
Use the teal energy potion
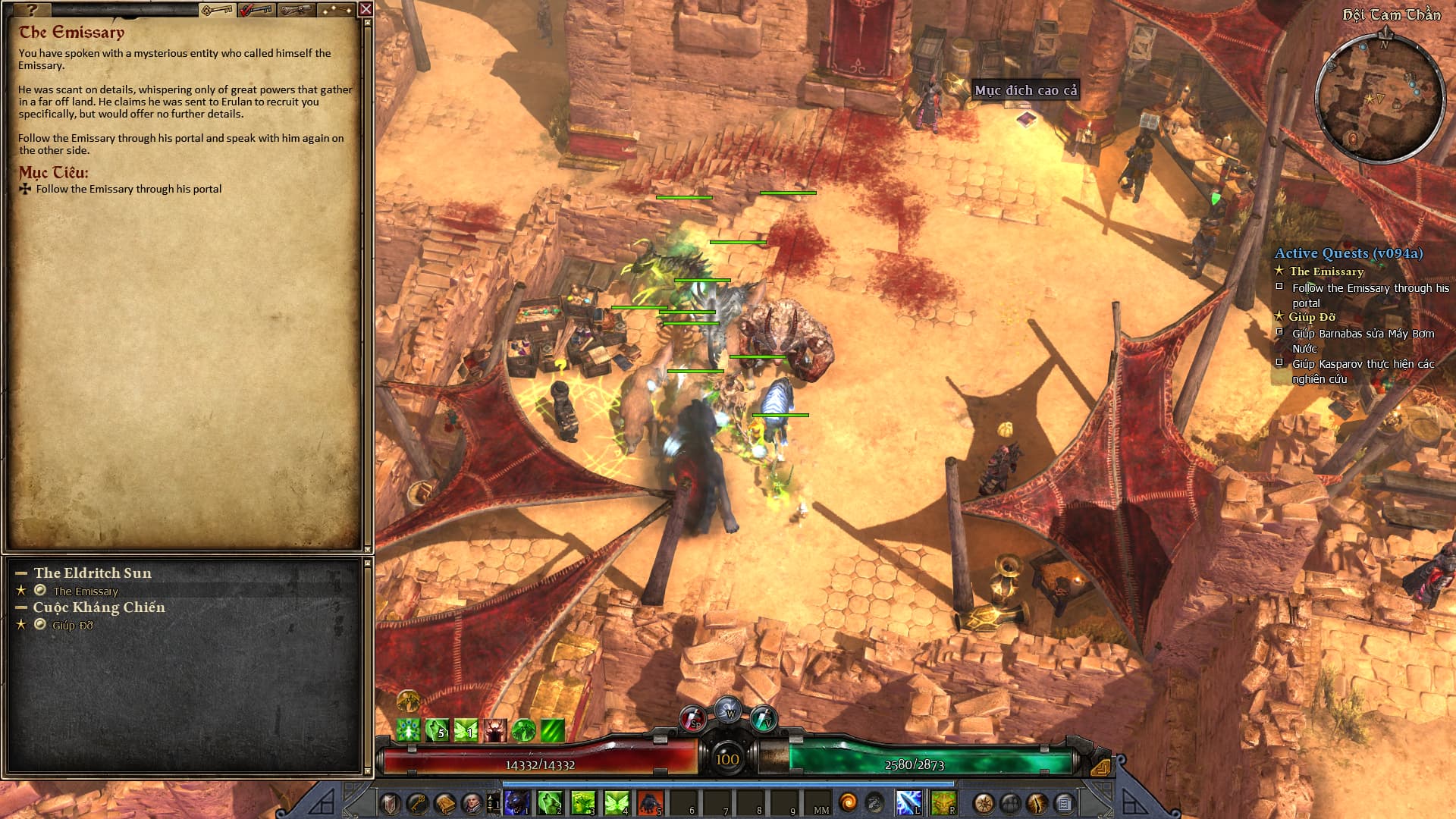pos(763,719)
